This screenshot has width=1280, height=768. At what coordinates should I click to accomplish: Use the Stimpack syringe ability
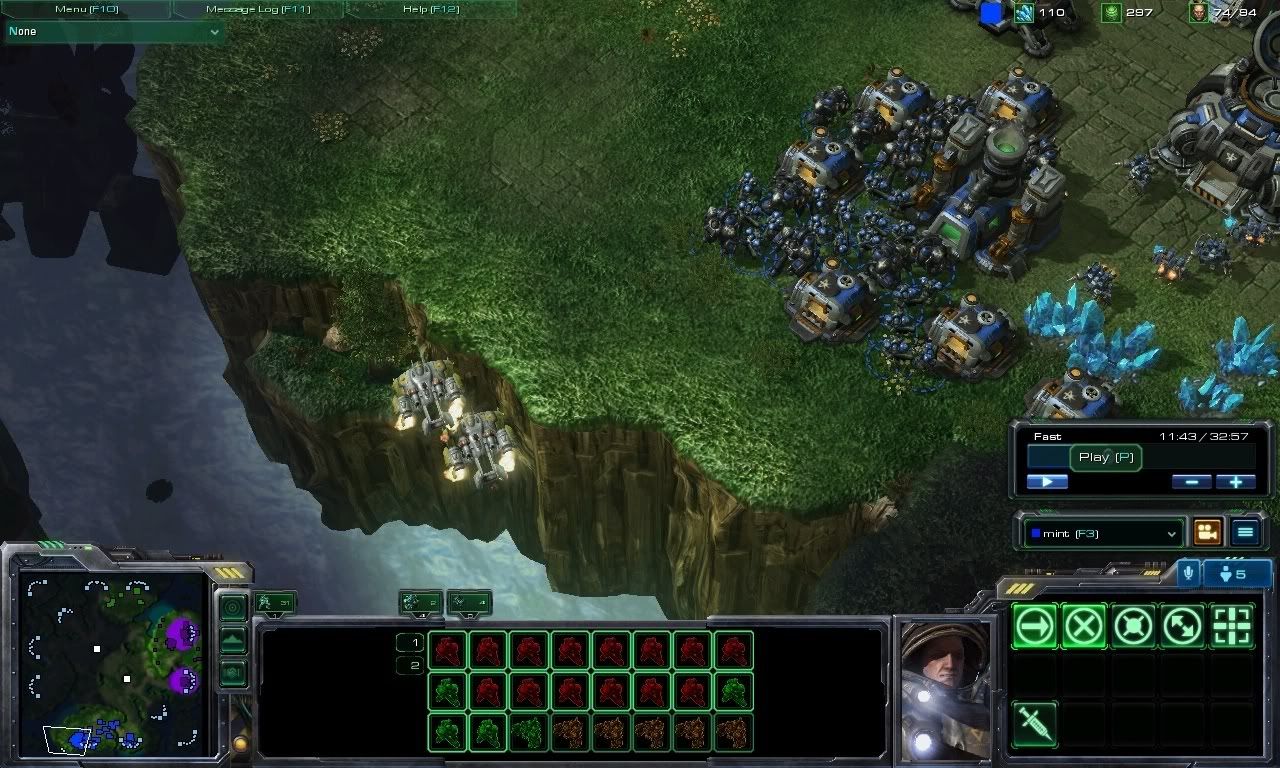click(1035, 723)
